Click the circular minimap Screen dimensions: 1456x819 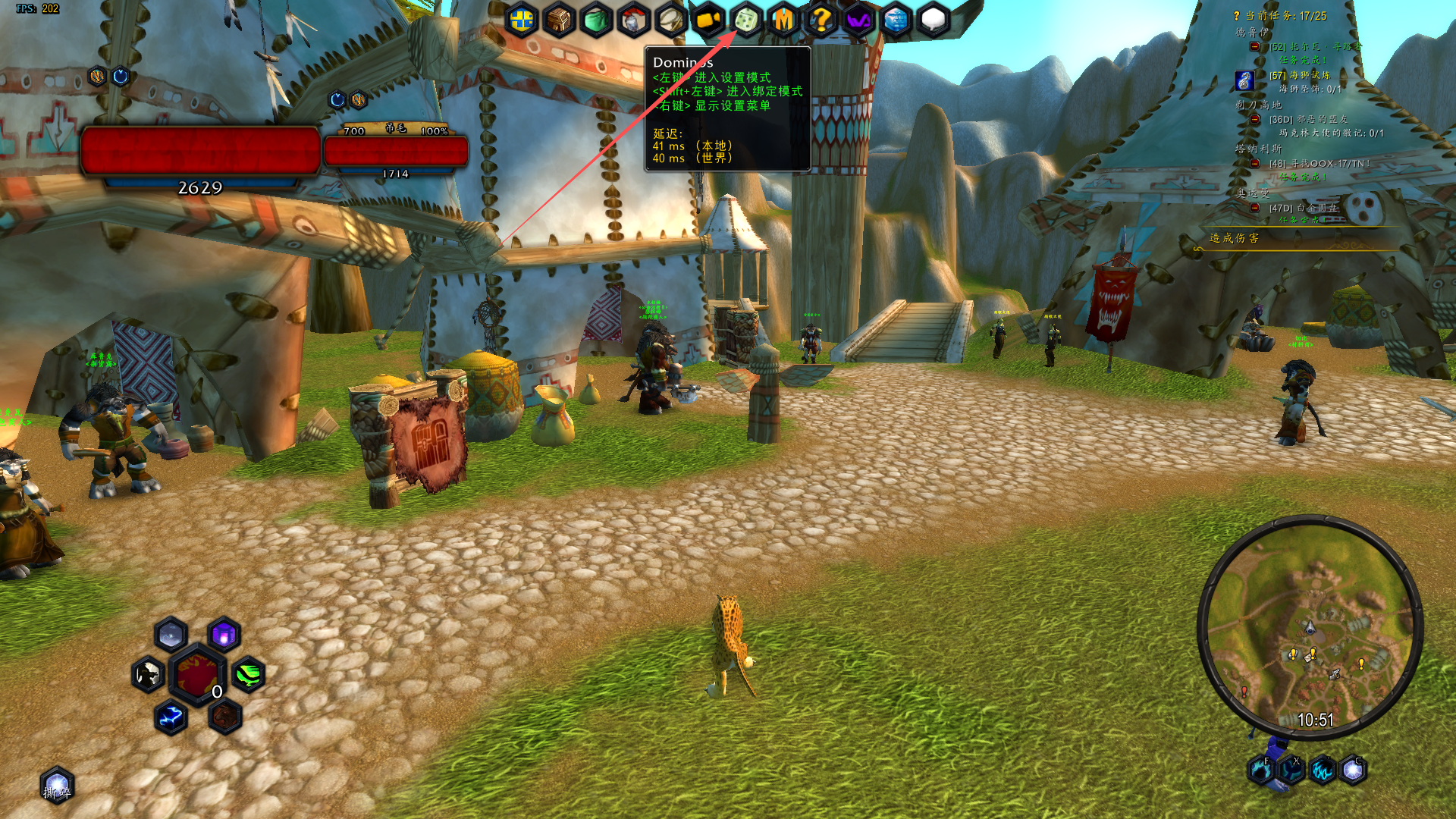point(1310,628)
